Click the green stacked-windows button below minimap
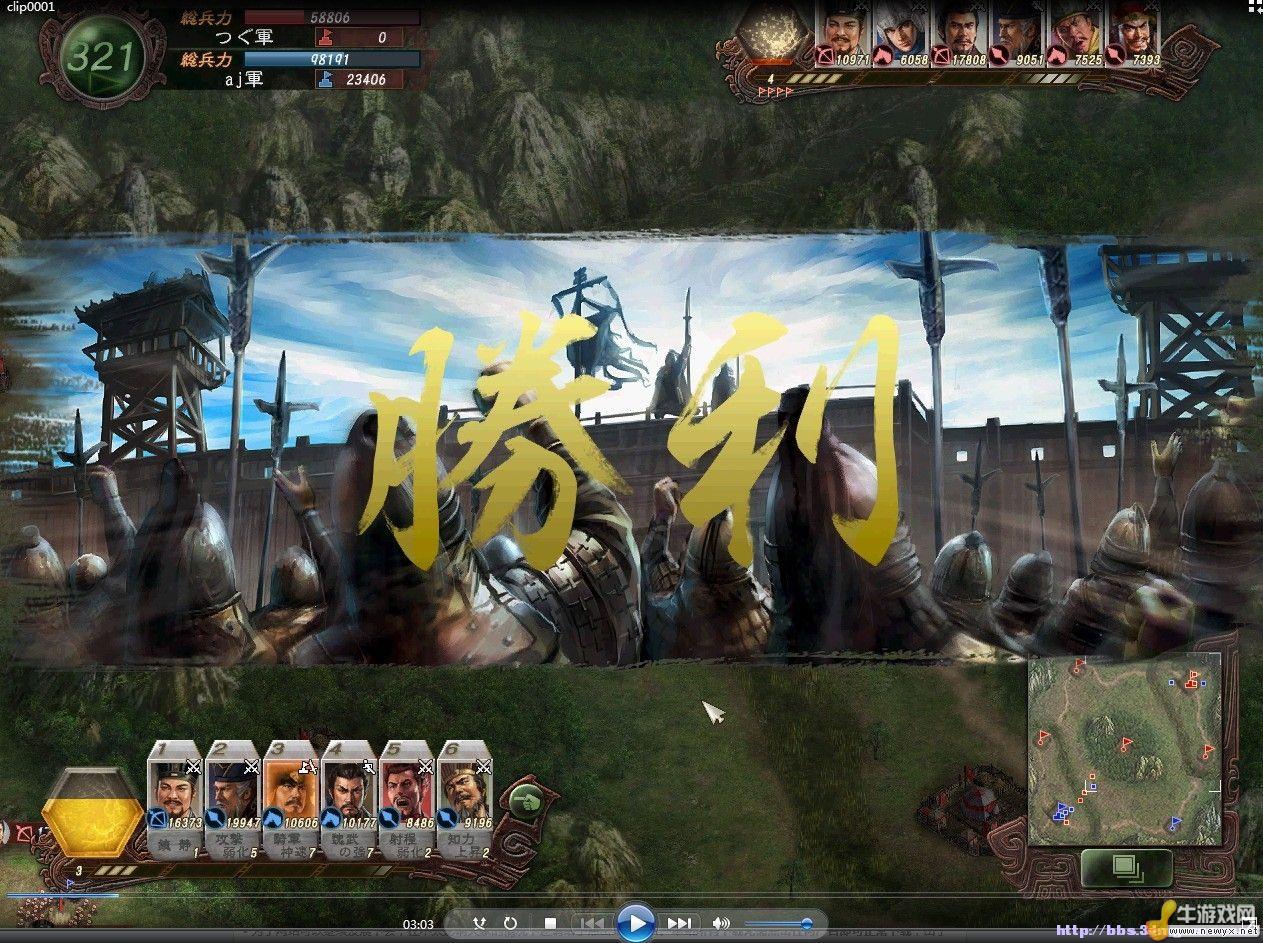 [1126, 866]
